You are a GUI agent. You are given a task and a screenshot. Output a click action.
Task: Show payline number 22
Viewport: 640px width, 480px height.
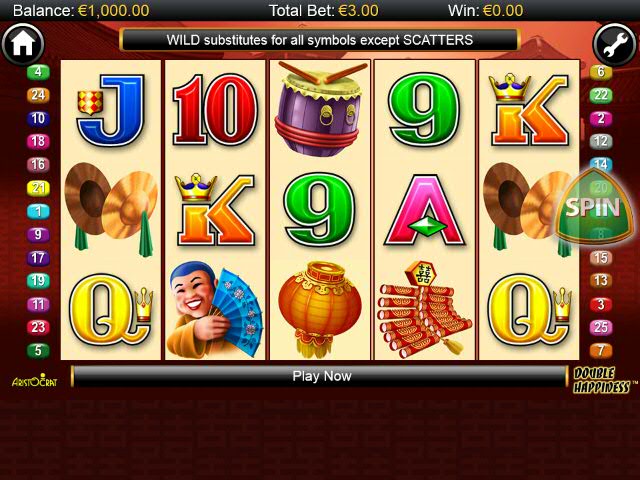coord(601,95)
